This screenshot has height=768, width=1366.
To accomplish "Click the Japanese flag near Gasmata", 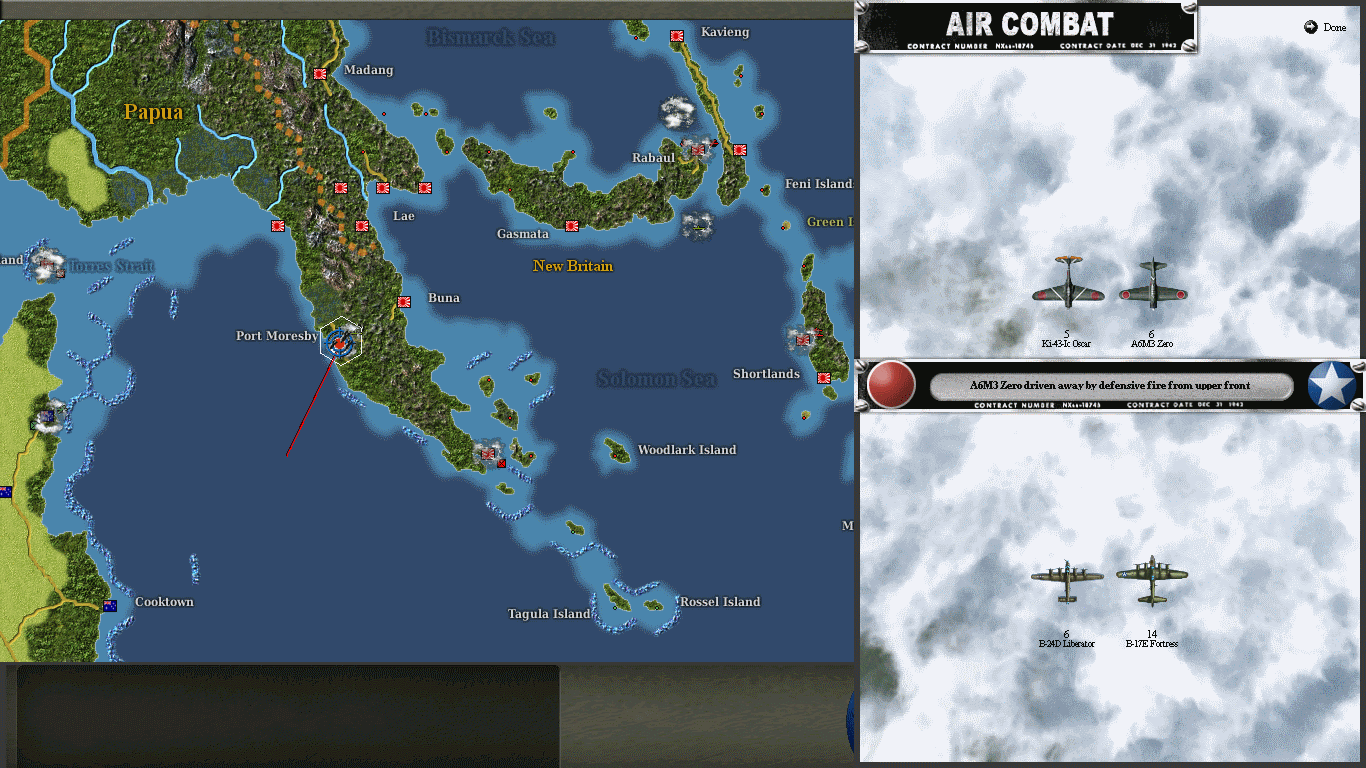I will 572,226.
